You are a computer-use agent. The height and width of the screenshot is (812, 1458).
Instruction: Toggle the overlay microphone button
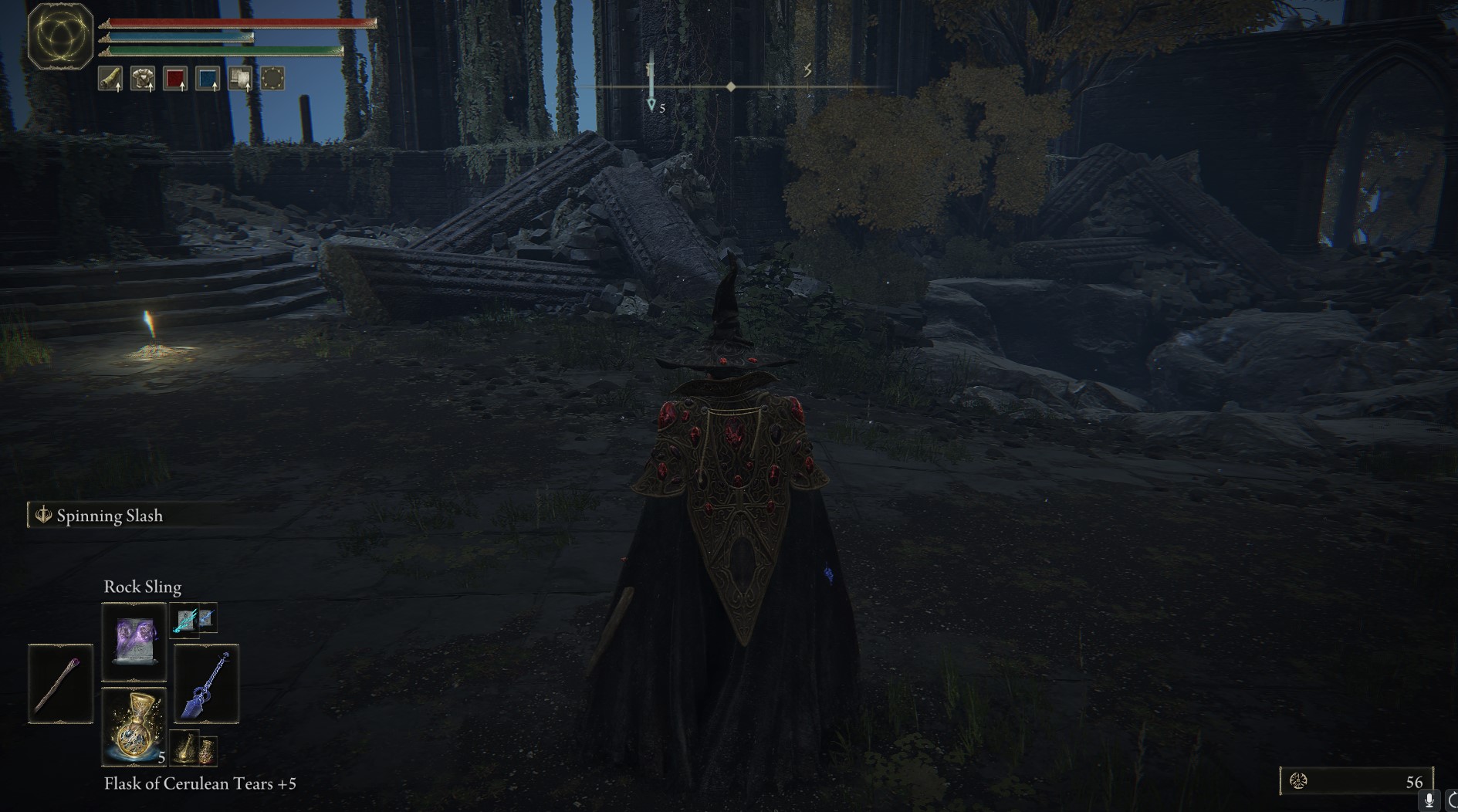(1429, 801)
